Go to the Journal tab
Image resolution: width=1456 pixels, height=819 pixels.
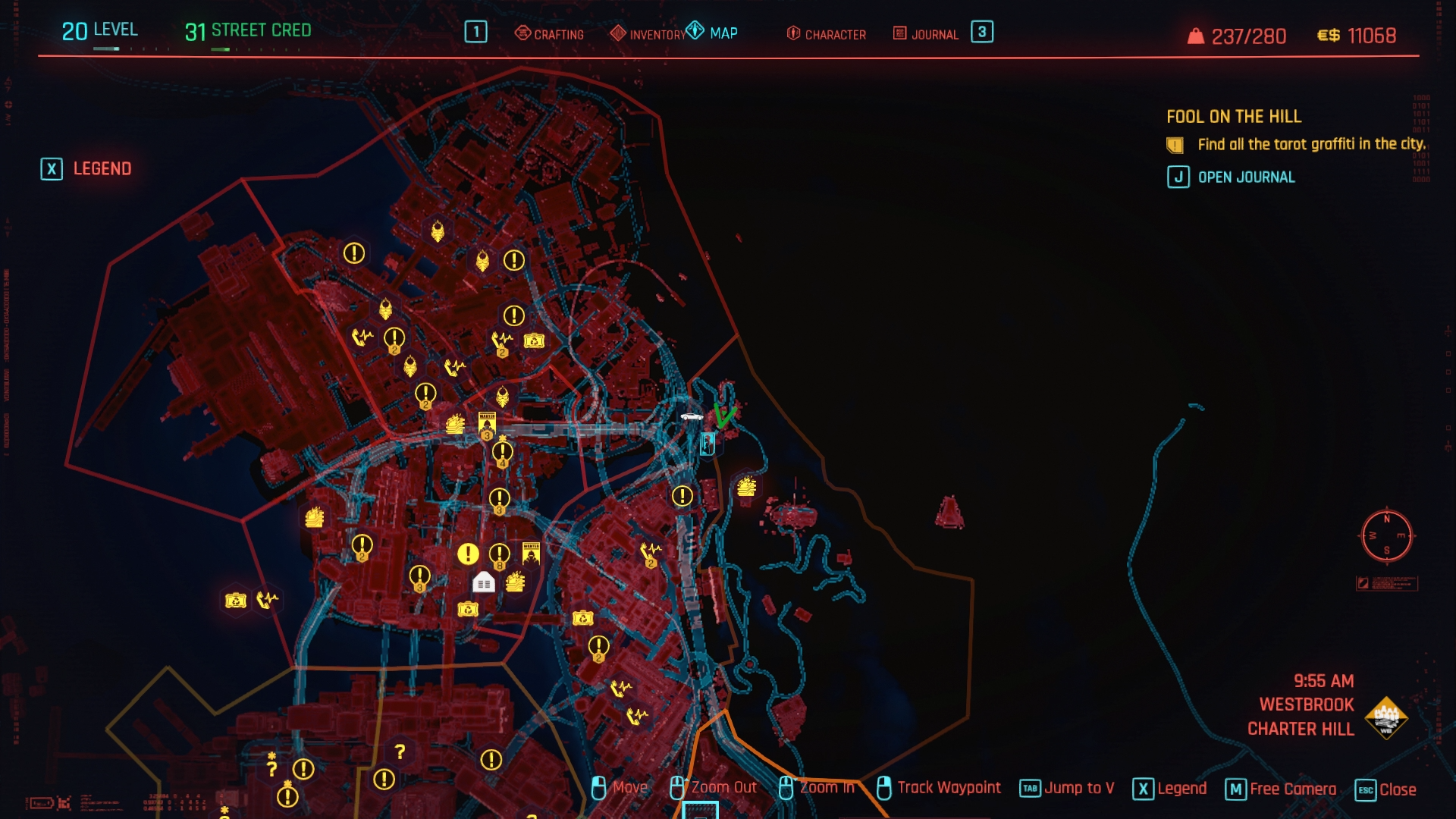click(926, 34)
